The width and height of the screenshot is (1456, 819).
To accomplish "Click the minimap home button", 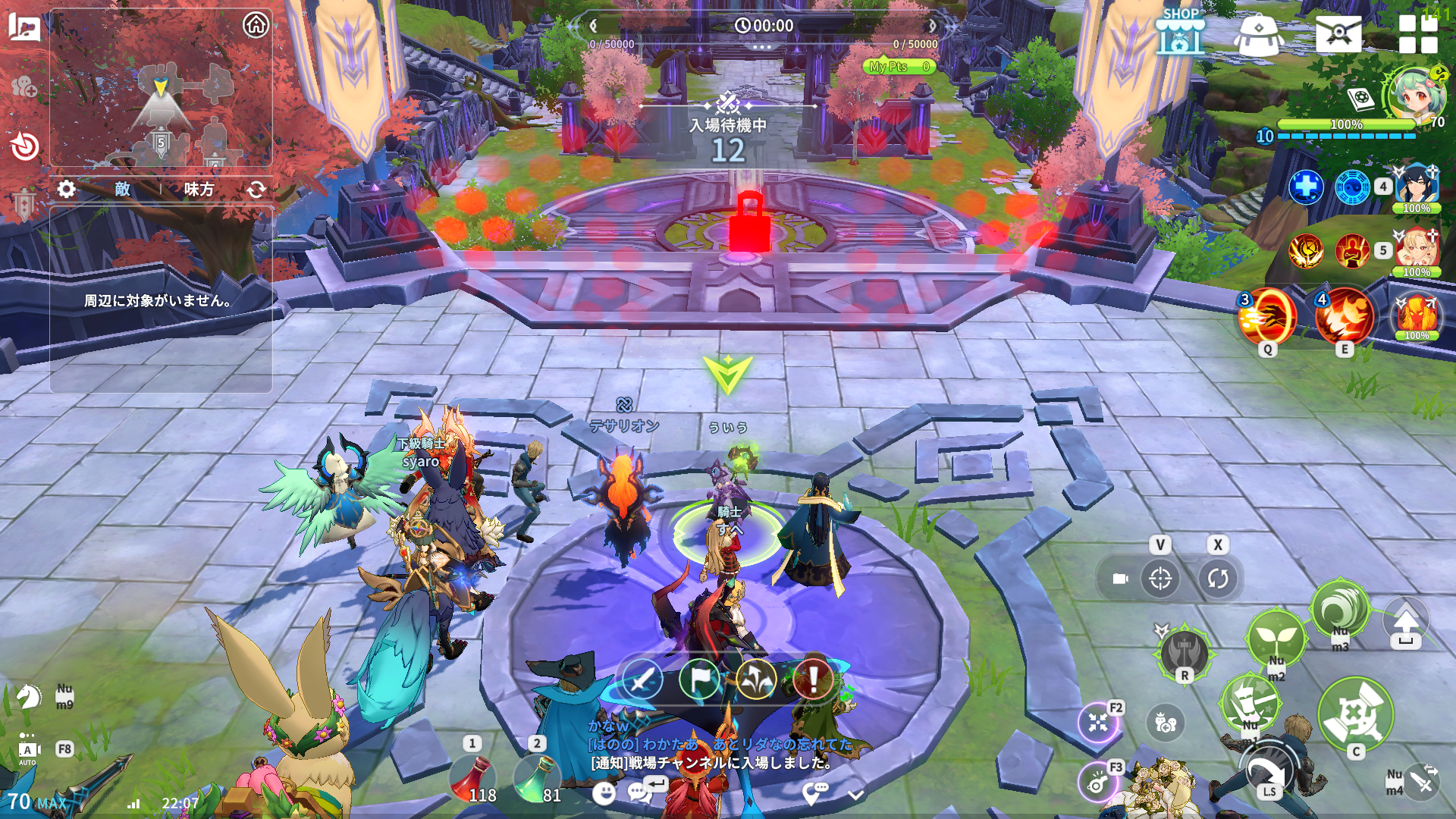I will [x=256, y=25].
